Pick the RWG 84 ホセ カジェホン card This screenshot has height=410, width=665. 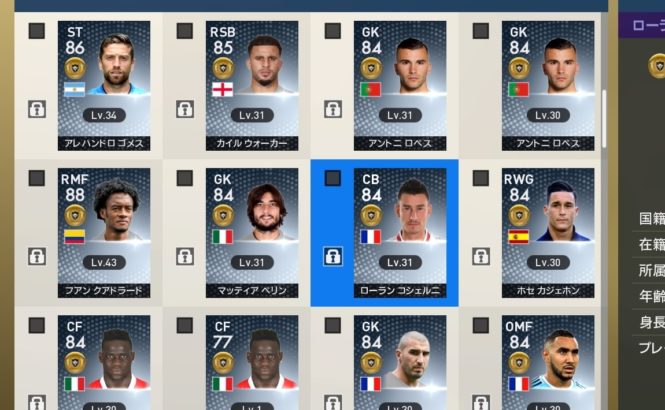(547, 234)
